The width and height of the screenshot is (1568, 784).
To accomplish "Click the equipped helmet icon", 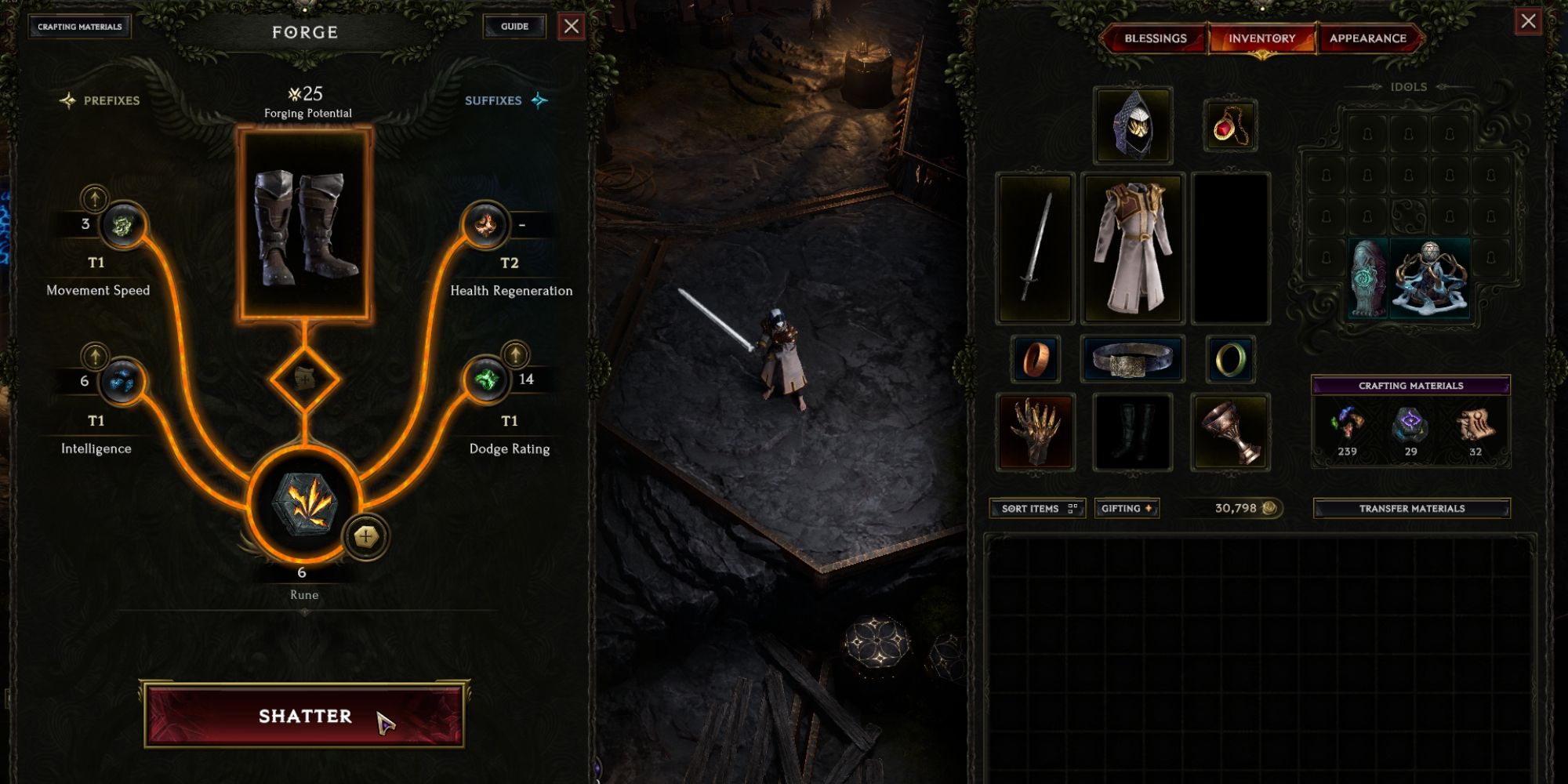I will click(1134, 124).
